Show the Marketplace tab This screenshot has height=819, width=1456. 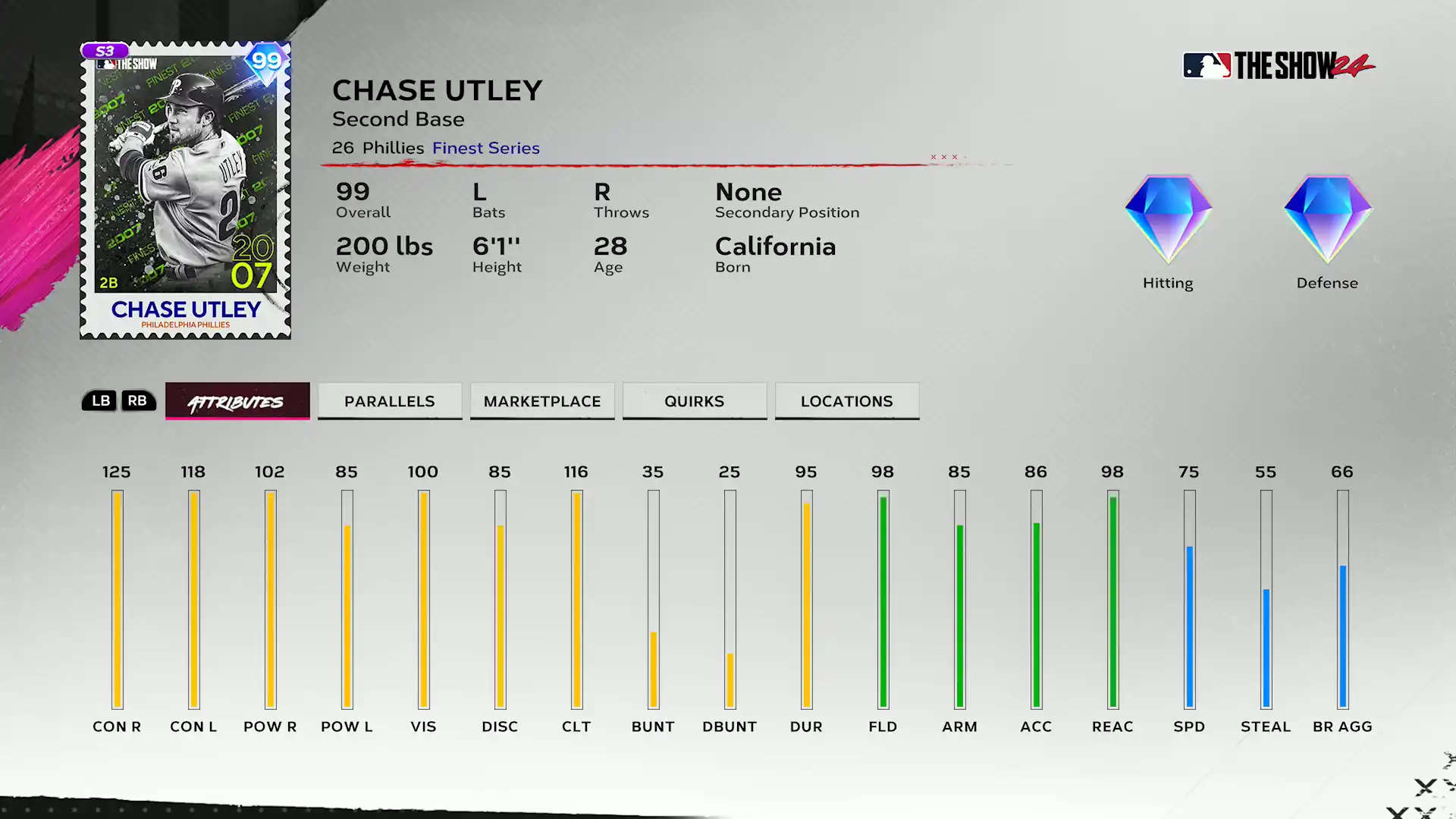point(542,401)
